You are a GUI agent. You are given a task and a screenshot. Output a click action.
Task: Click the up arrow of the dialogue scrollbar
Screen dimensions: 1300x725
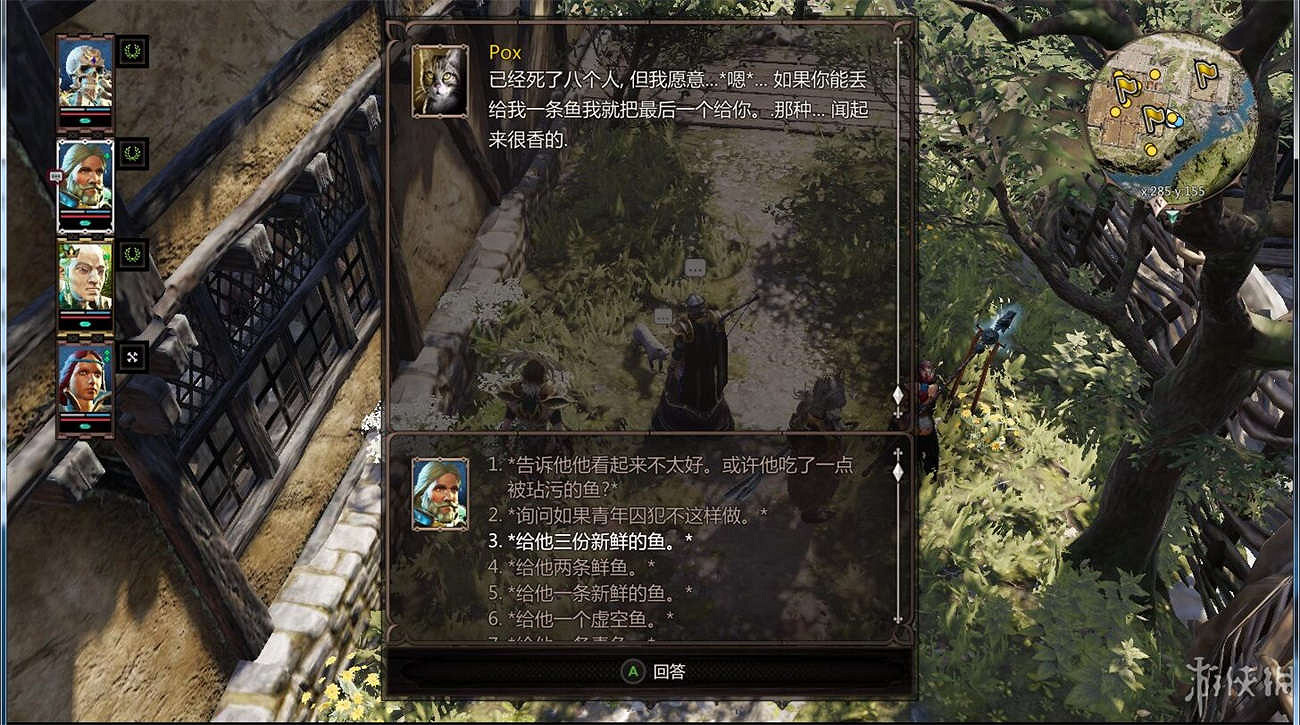(x=897, y=452)
